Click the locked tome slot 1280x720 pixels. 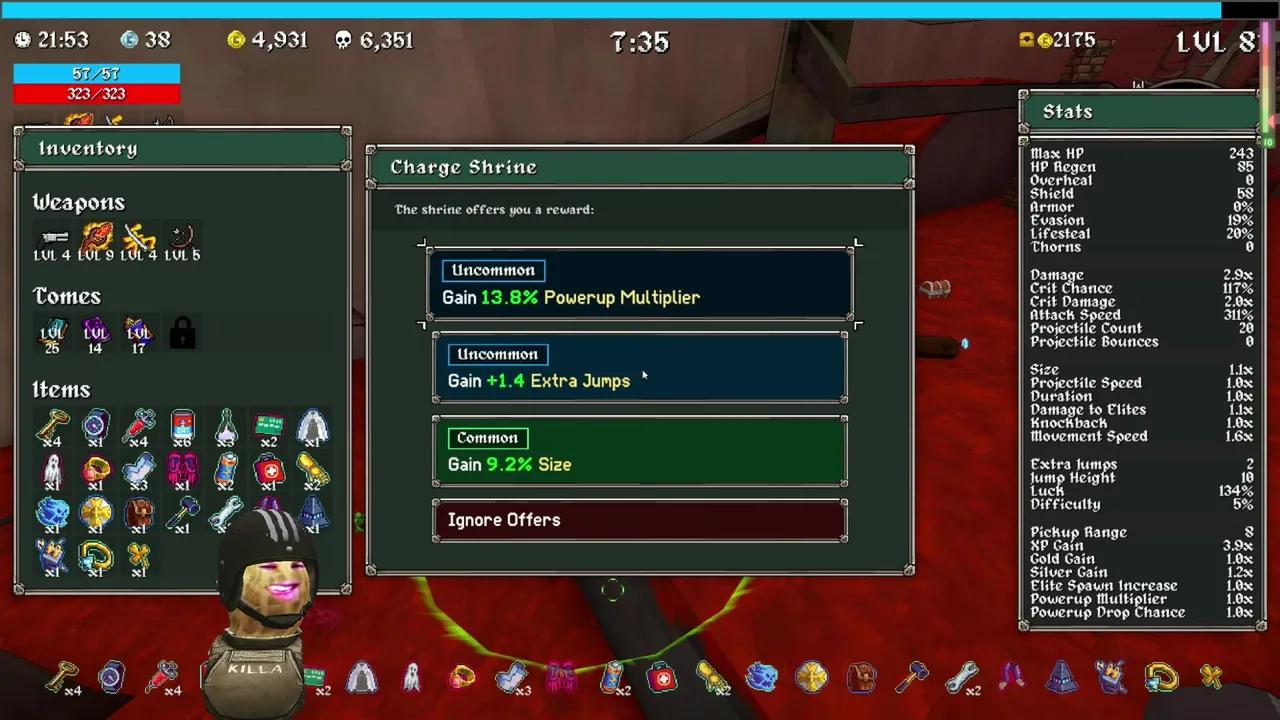pos(182,333)
